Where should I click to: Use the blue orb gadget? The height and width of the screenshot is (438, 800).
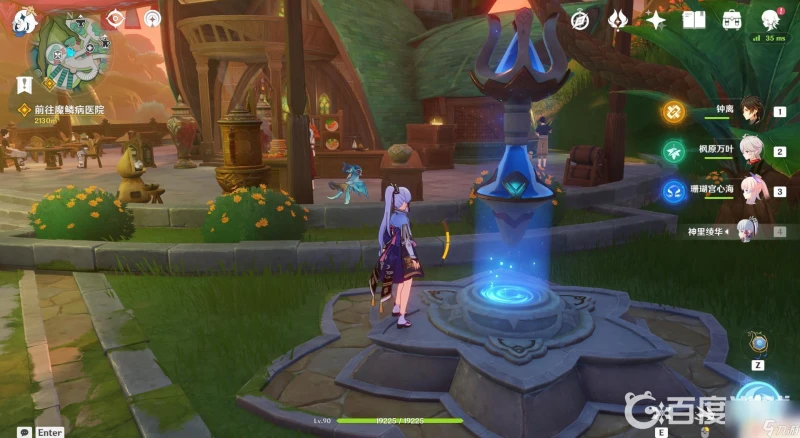759,343
